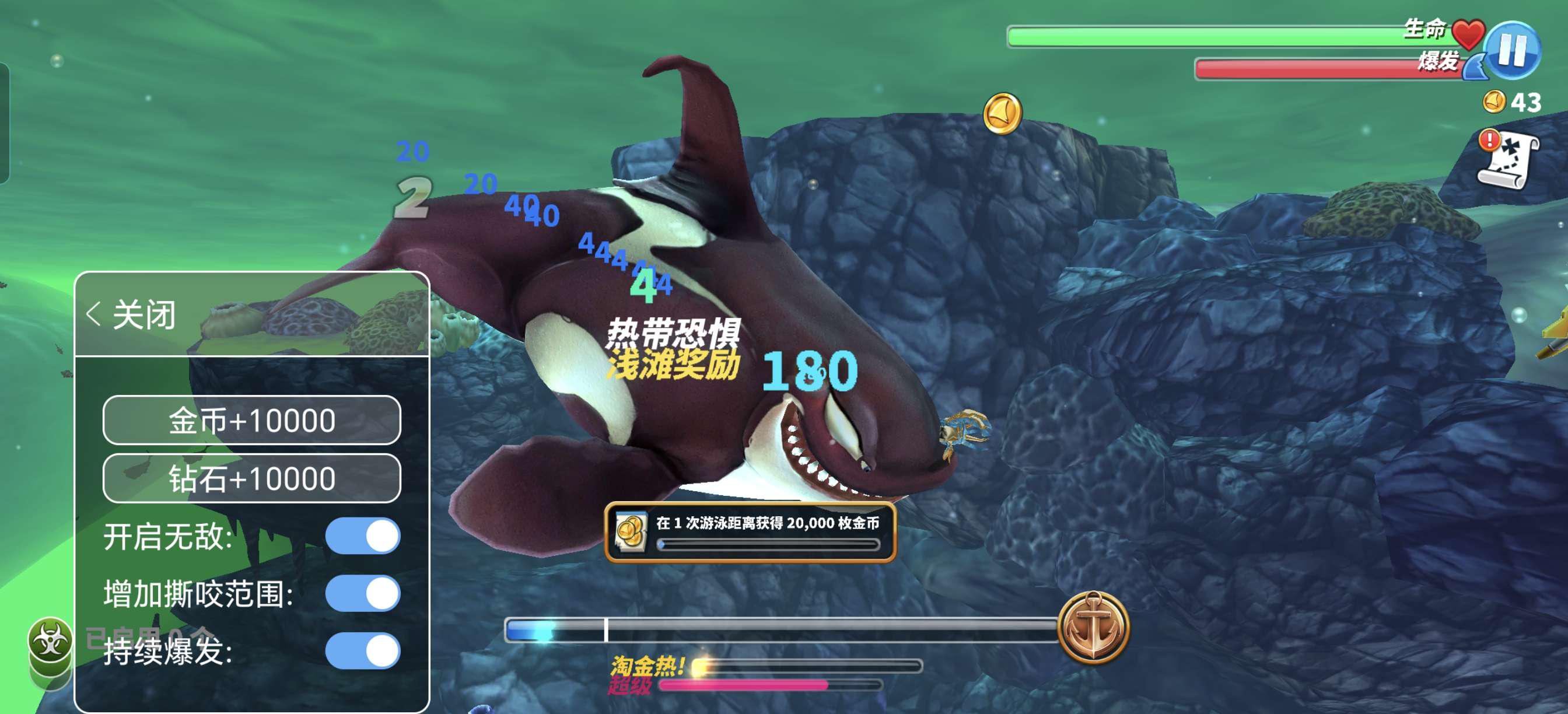Tap the green biohazard icon
Screen dimensions: 1568x714
pos(50,640)
